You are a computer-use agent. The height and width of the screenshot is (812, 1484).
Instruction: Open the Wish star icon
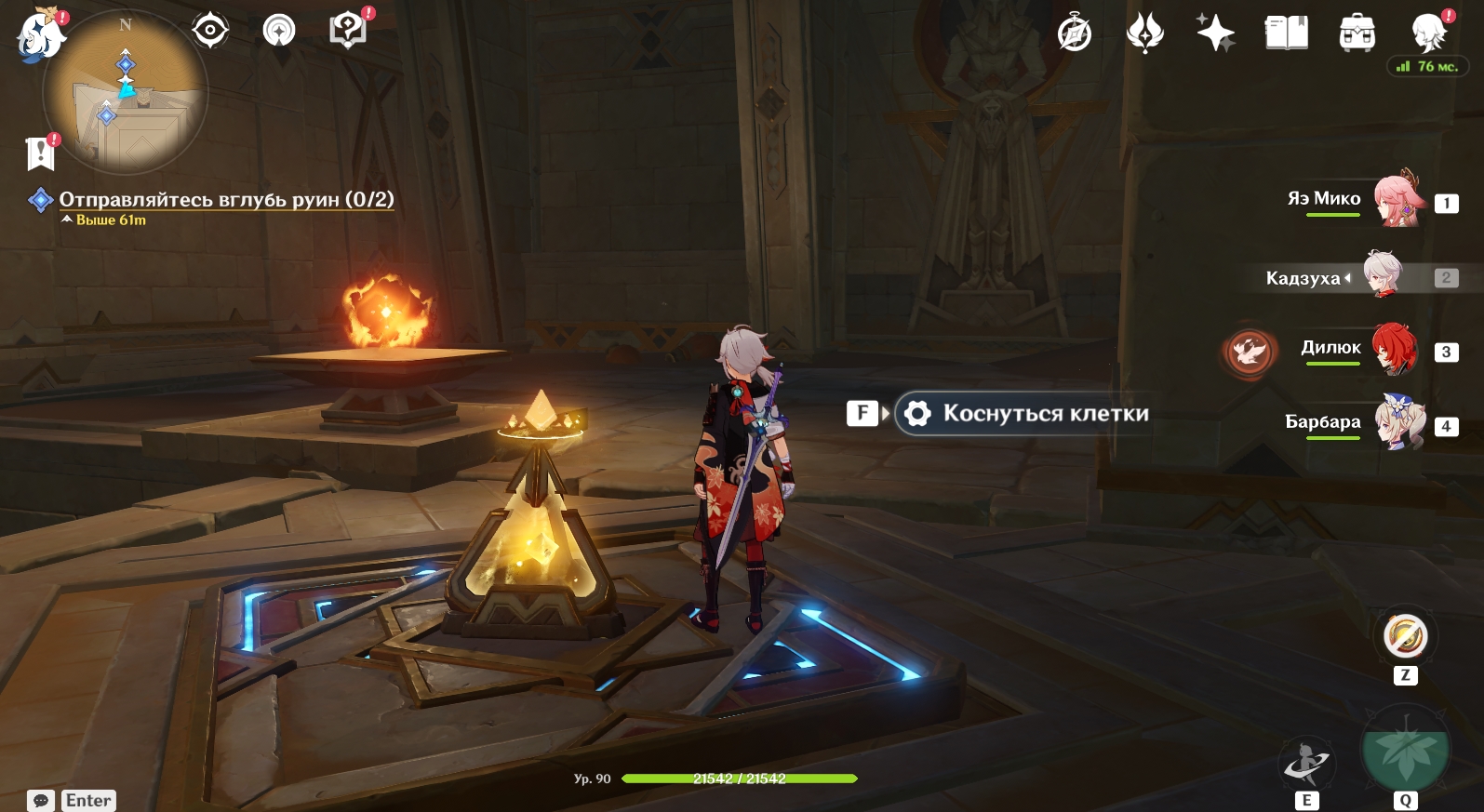[x=1215, y=33]
